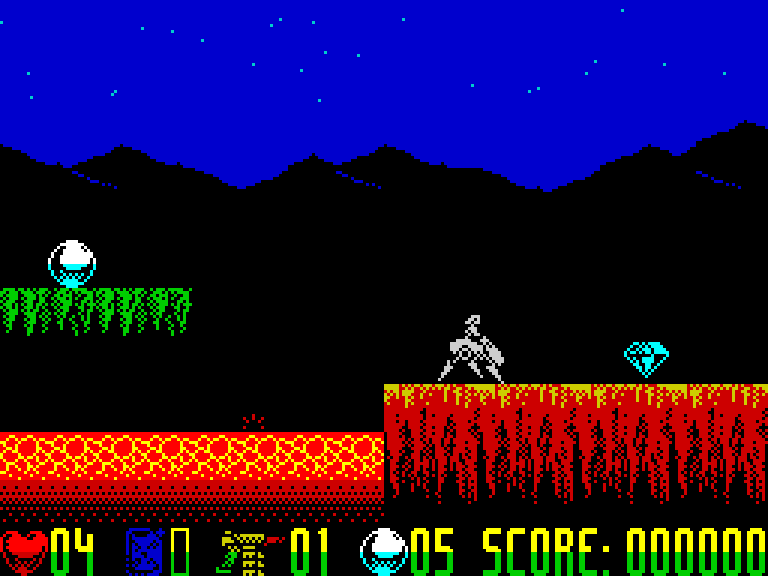Click the white orb counter icon
The image size is (768, 576).
(384, 551)
